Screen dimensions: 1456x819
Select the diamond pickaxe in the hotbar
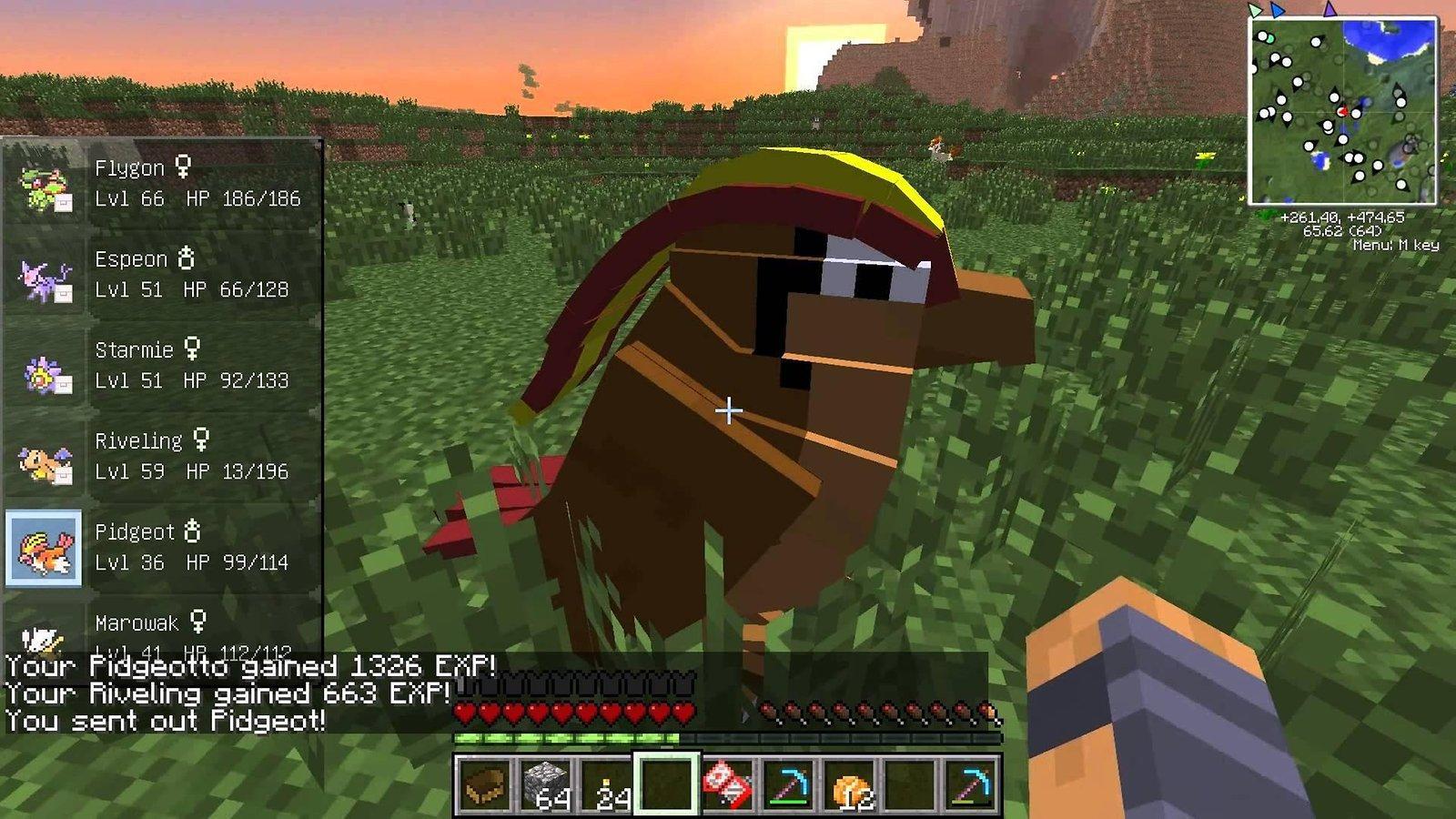coord(789,788)
